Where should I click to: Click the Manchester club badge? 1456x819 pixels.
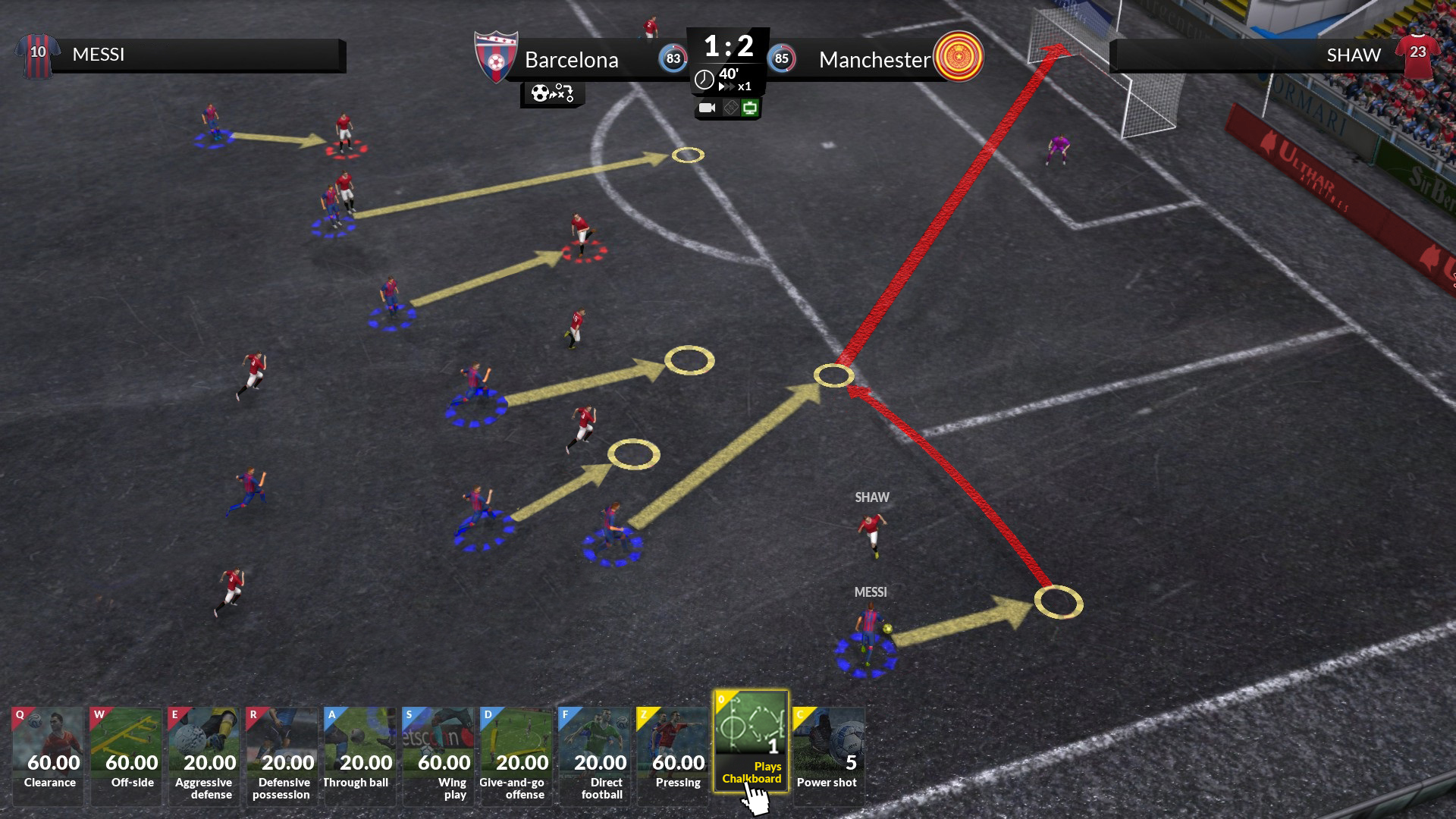tap(959, 57)
